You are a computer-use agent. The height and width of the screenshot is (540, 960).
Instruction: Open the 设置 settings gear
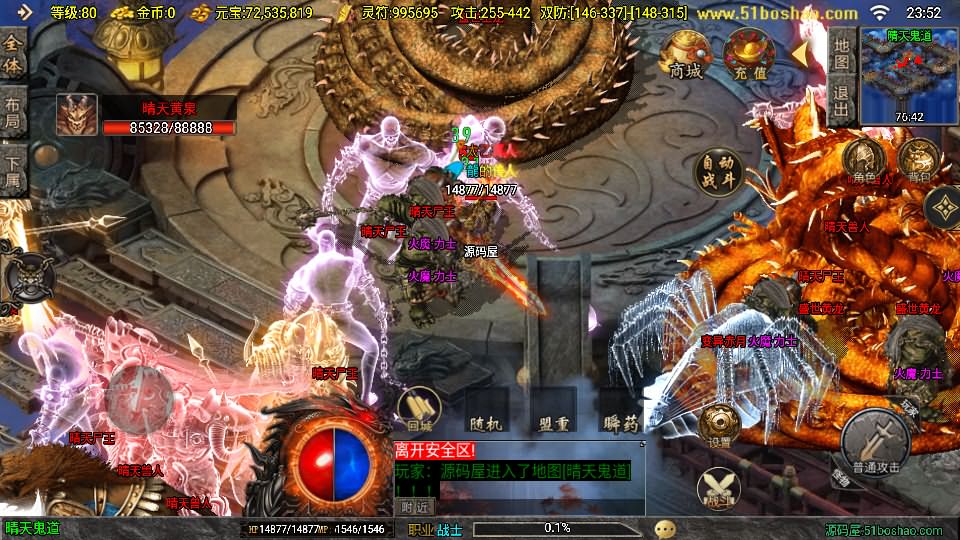(x=719, y=425)
